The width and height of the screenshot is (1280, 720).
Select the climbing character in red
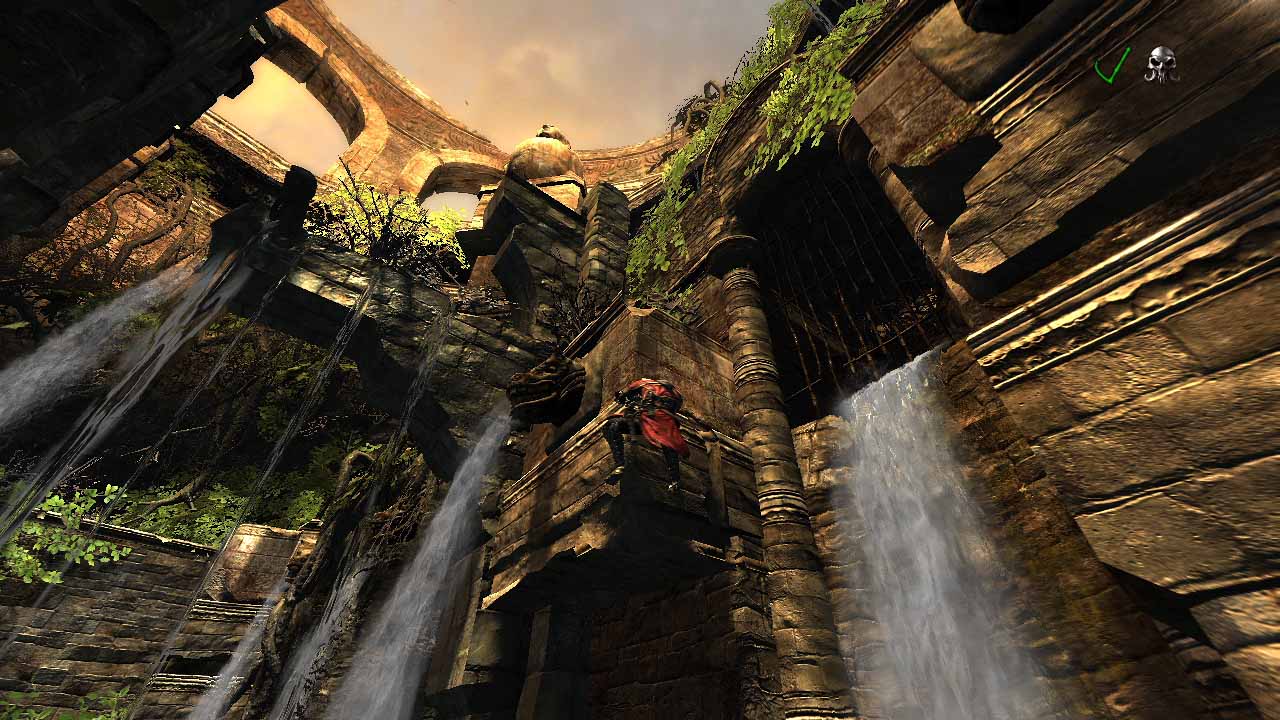(x=650, y=420)
